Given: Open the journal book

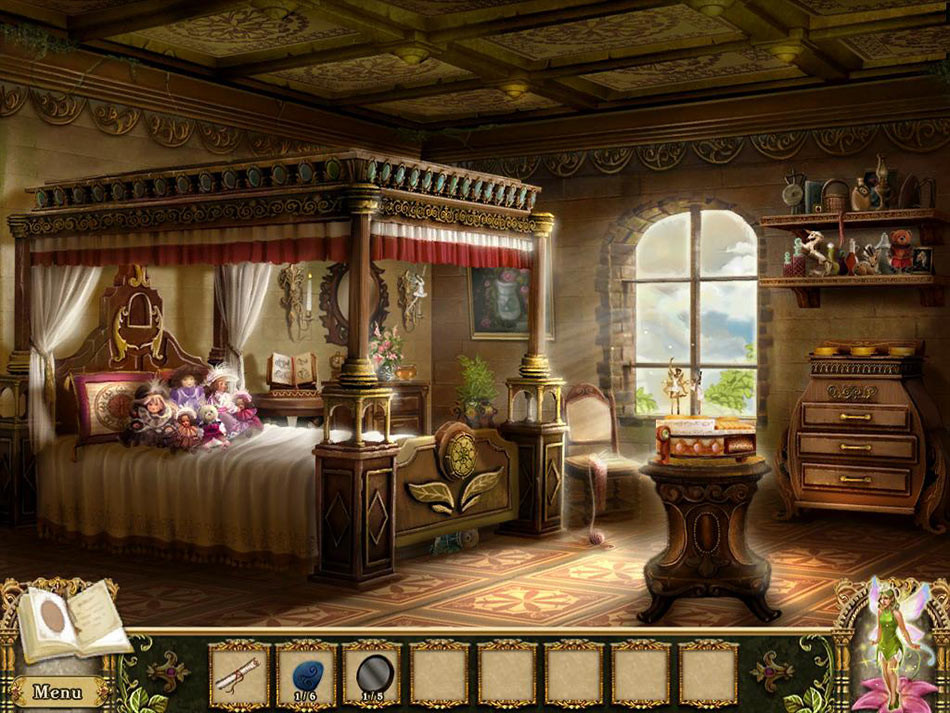Looking at the screenshot, I should tap(70, 620).
